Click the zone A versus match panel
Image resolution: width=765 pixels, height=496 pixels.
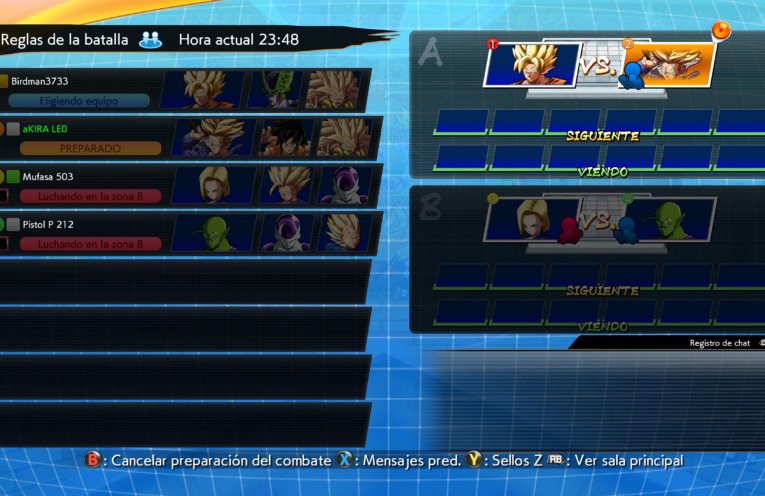point(600,66)
